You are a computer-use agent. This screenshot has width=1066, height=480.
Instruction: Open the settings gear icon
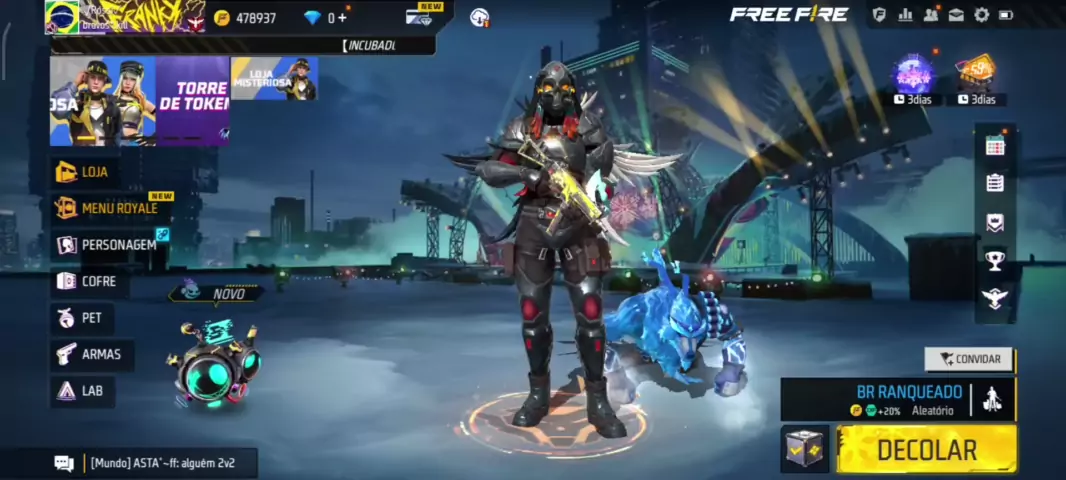(x=981, y=15)
